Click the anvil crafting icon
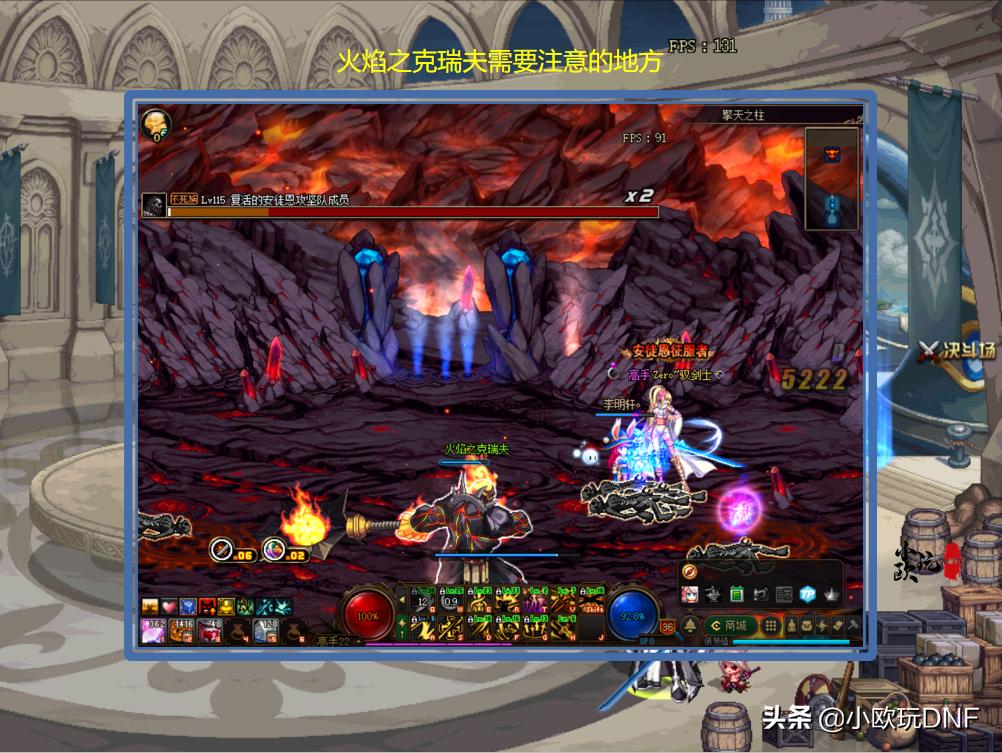This screenshot has width=1002, height=753. click(x=714, y=593)
